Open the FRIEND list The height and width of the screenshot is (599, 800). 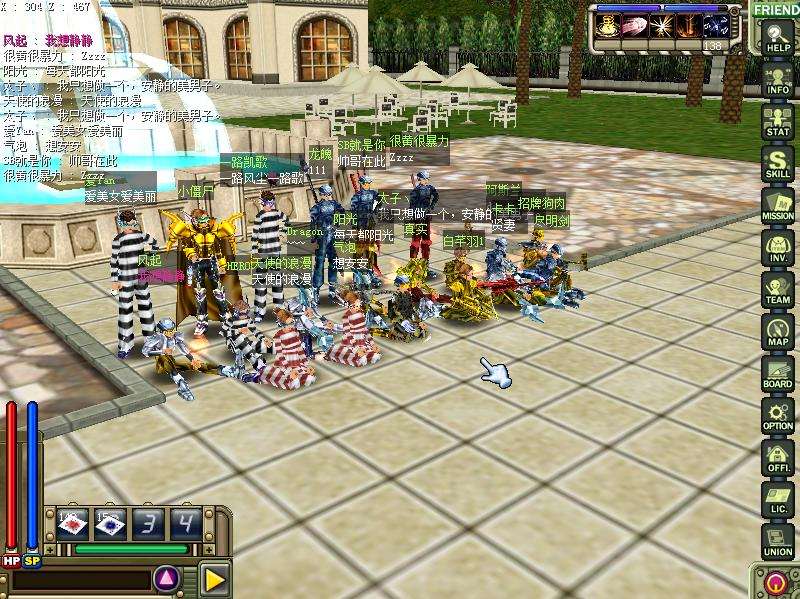pyautogui.click(x=776, y=10)
